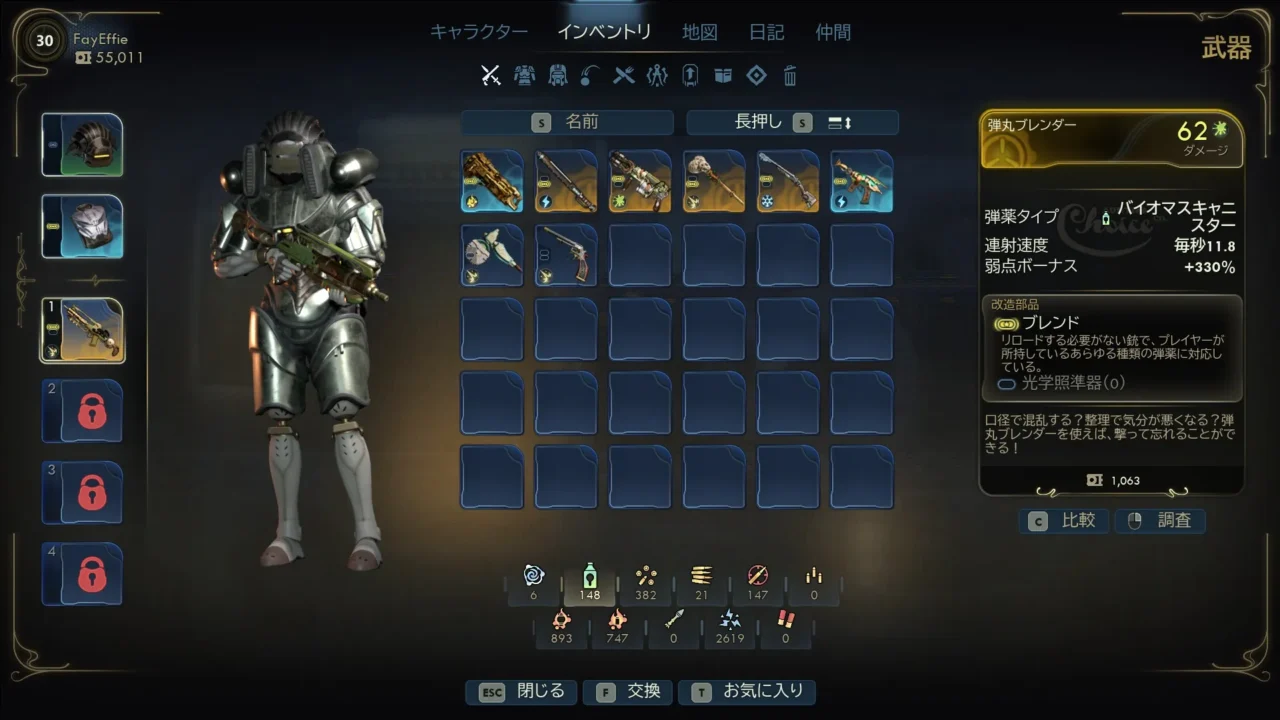Select the equipped helmet slot
Image resolution: width=1280 pixels, height=720 pixels.
tap(82, 145)
